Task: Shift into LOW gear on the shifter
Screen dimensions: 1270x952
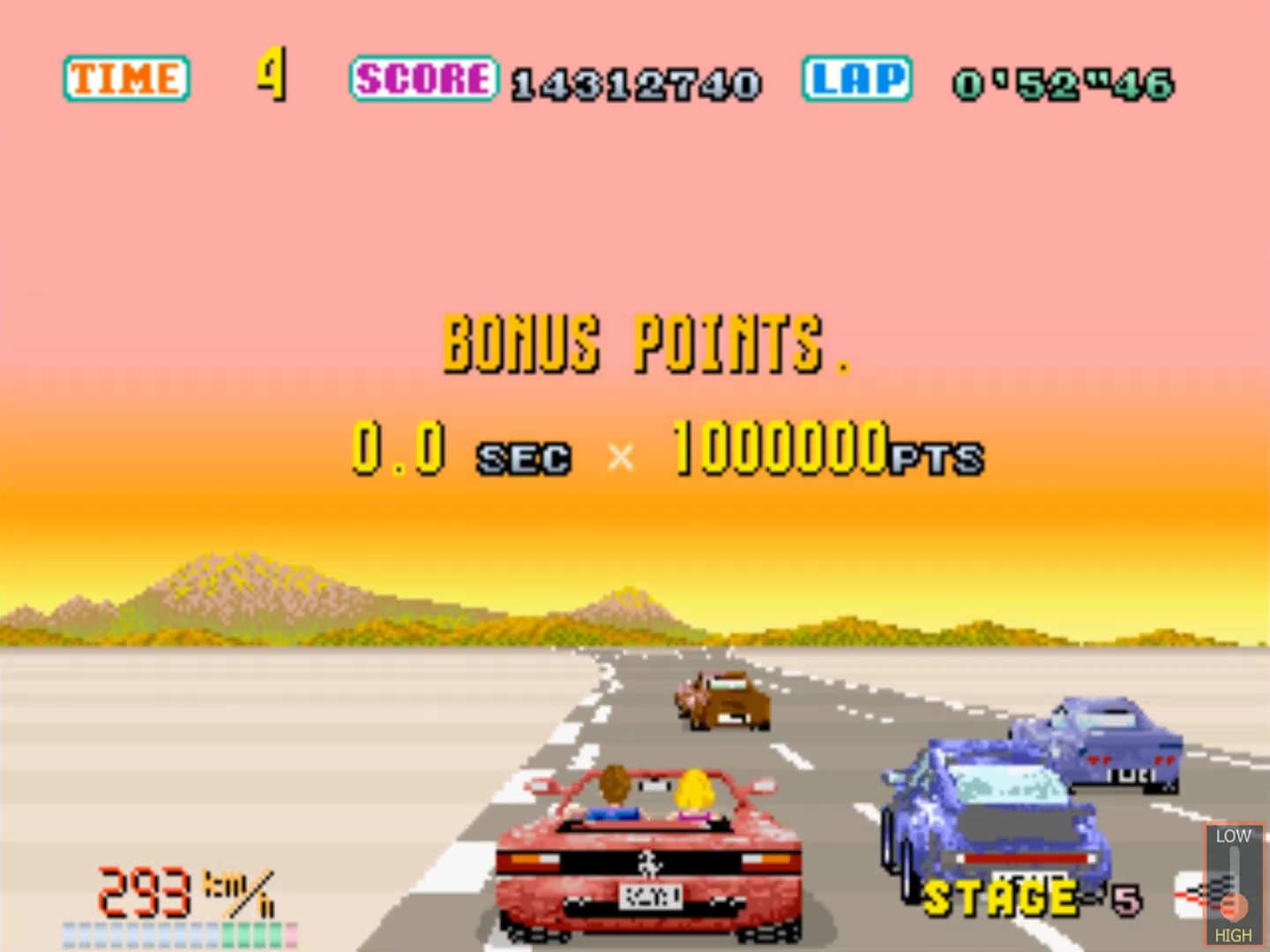Action: (1233, 836)
